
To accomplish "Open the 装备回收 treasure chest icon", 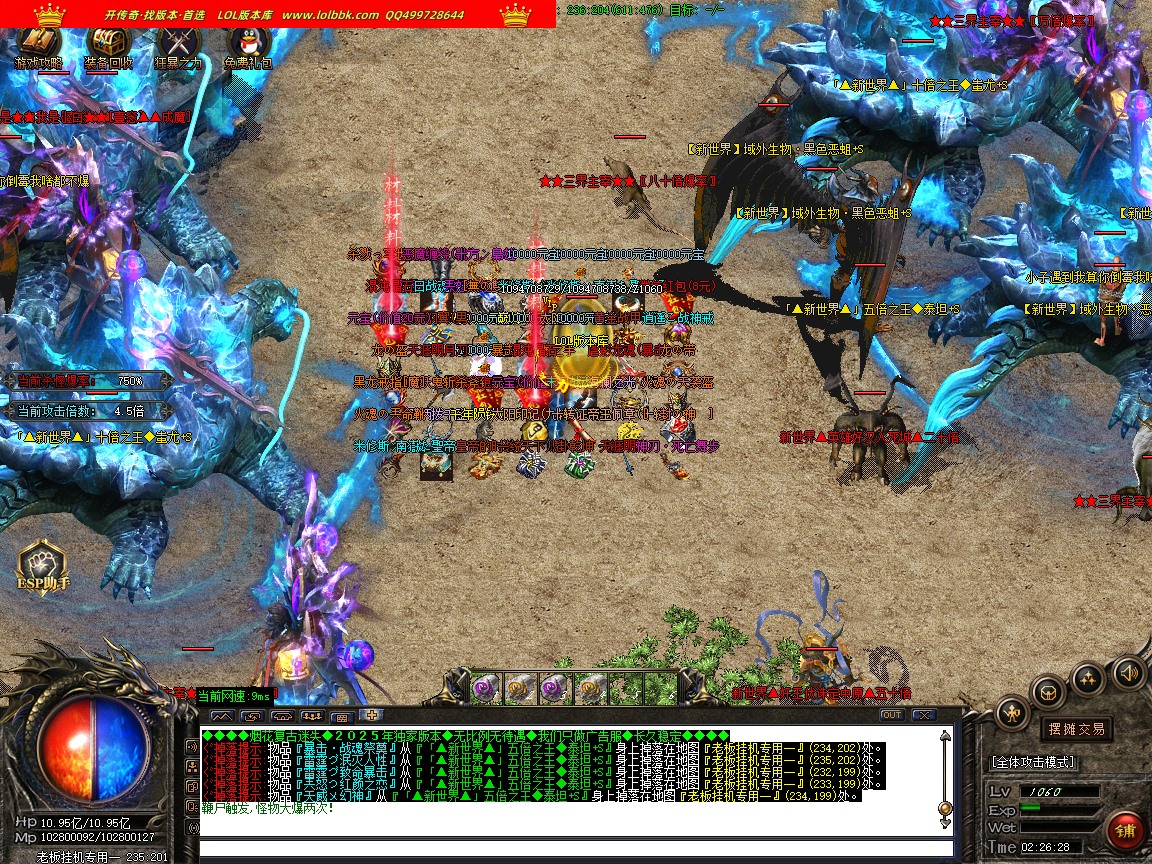I will pyautogui.click(x=108, y=44).
